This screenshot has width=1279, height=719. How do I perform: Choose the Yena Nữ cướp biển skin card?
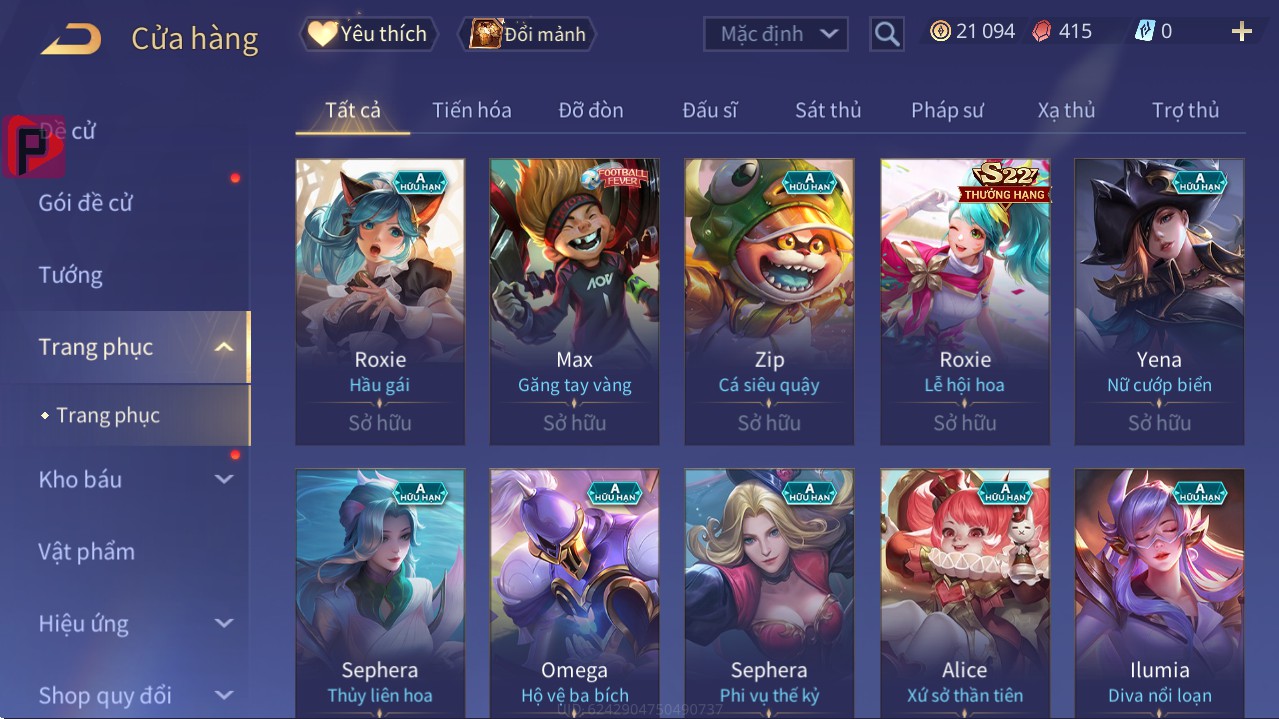(1159, 301)
